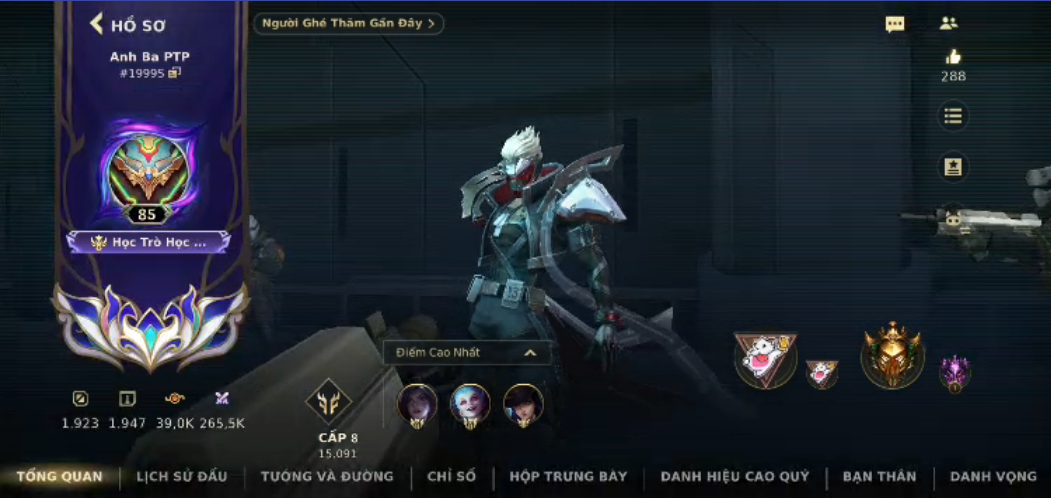
Task: Copy the player ID #19995
Action: point(175,73)
